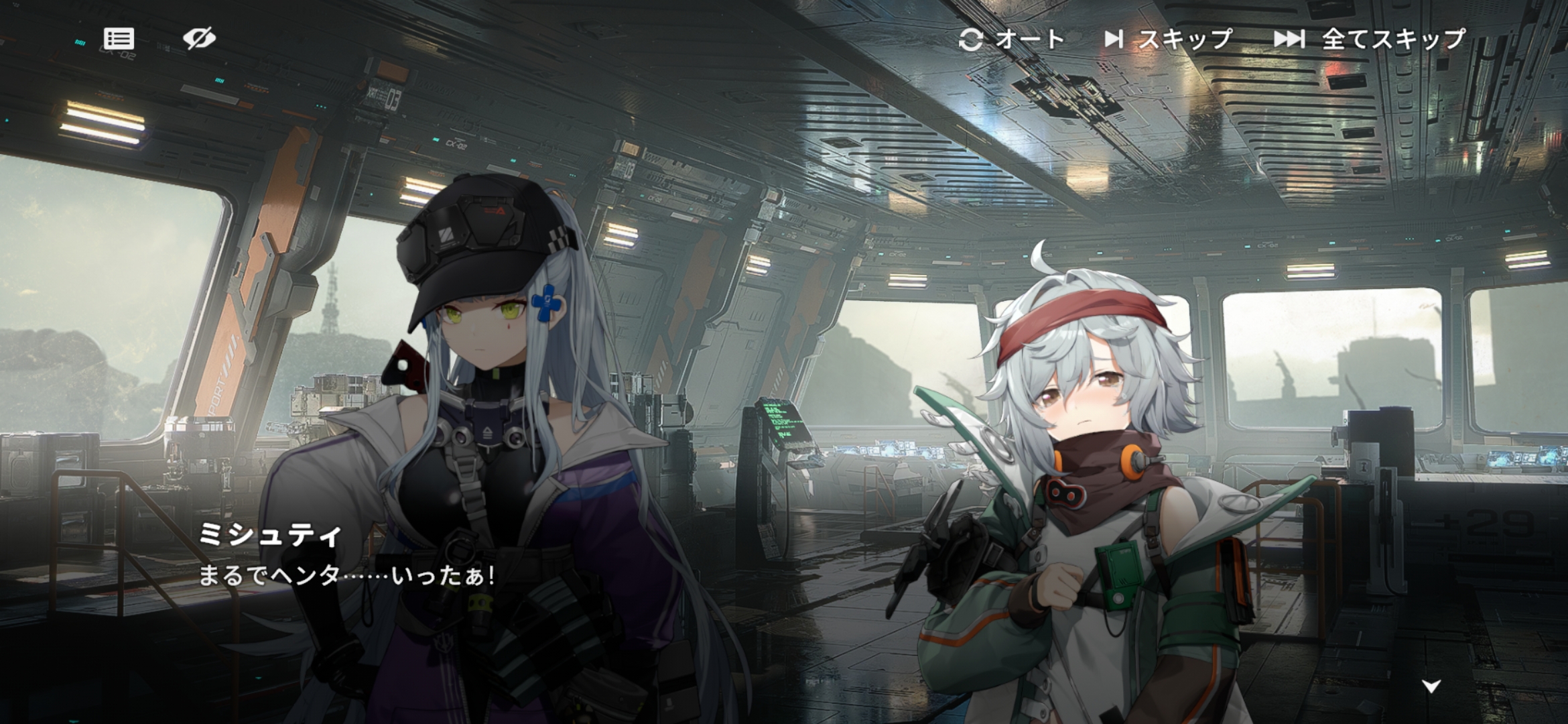This screenshot has height=724, width=1568.
Task: Select 全てスキップ to skip everything
Action: [1370, 40]
